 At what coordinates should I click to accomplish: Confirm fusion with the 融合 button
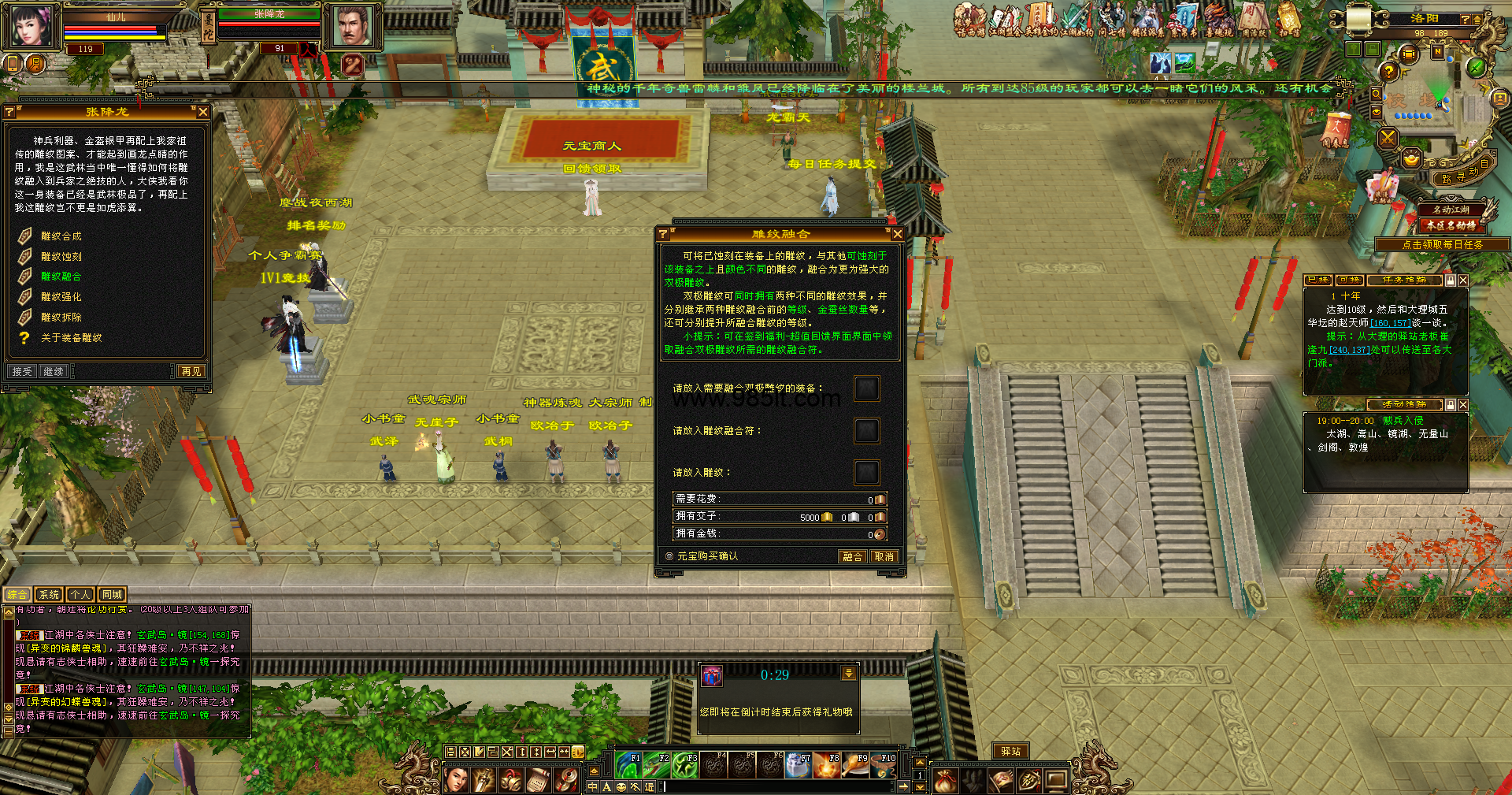(x=852, y=556)
